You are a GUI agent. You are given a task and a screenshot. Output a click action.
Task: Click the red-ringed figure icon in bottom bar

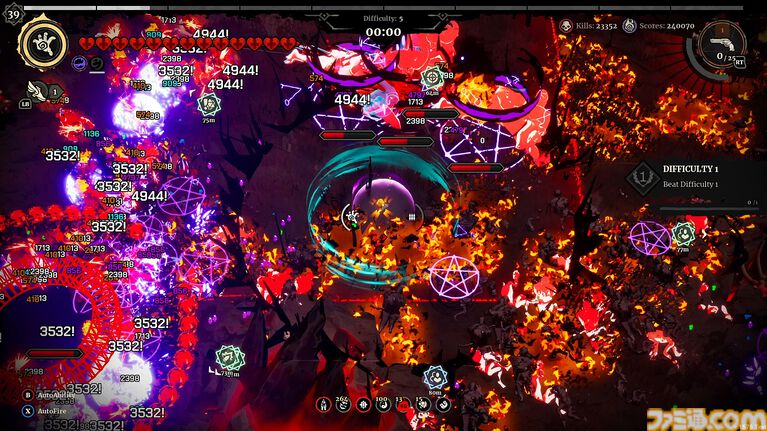click(x=324, y=404)
